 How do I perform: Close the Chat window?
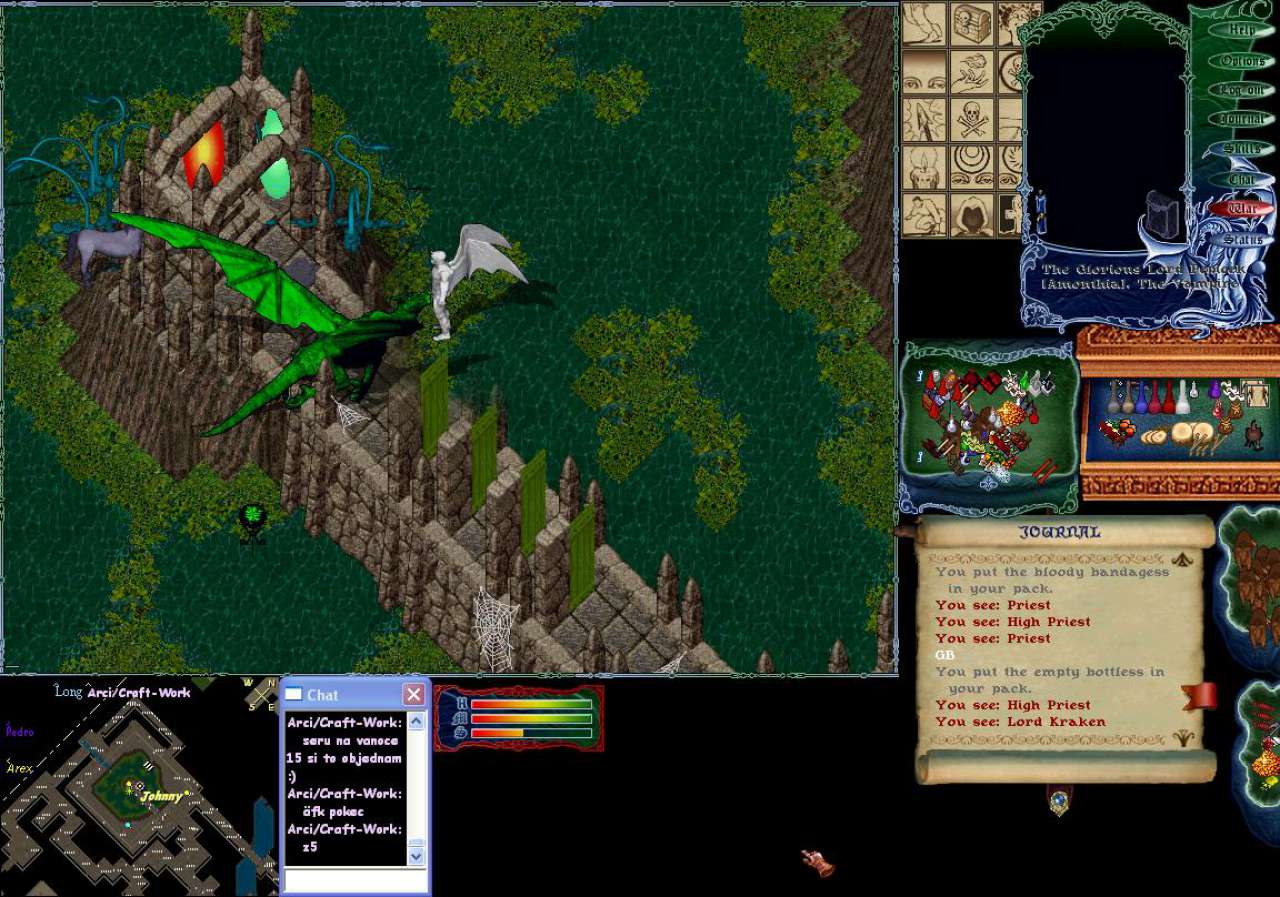click(413, 694)
